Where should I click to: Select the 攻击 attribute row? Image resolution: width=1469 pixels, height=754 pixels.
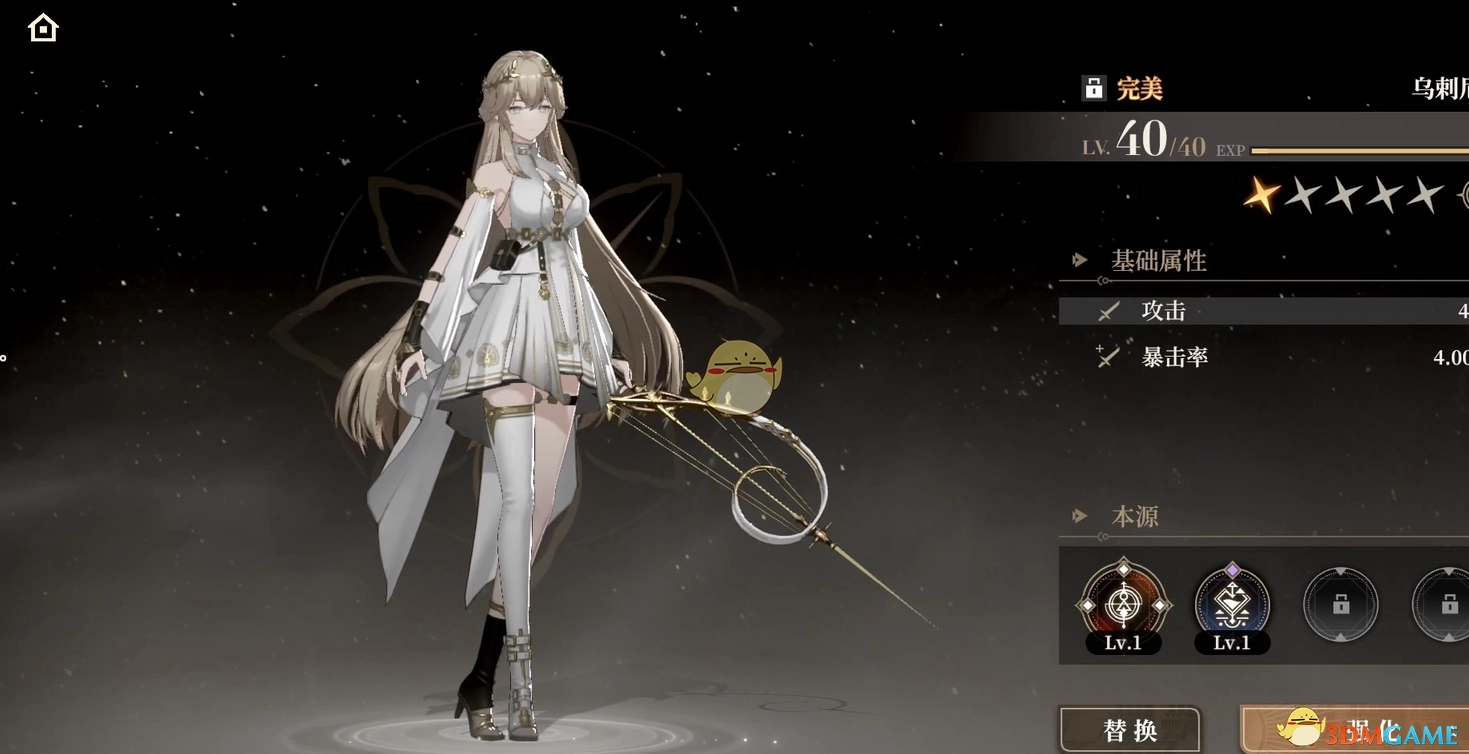(x=1264, y=311)
